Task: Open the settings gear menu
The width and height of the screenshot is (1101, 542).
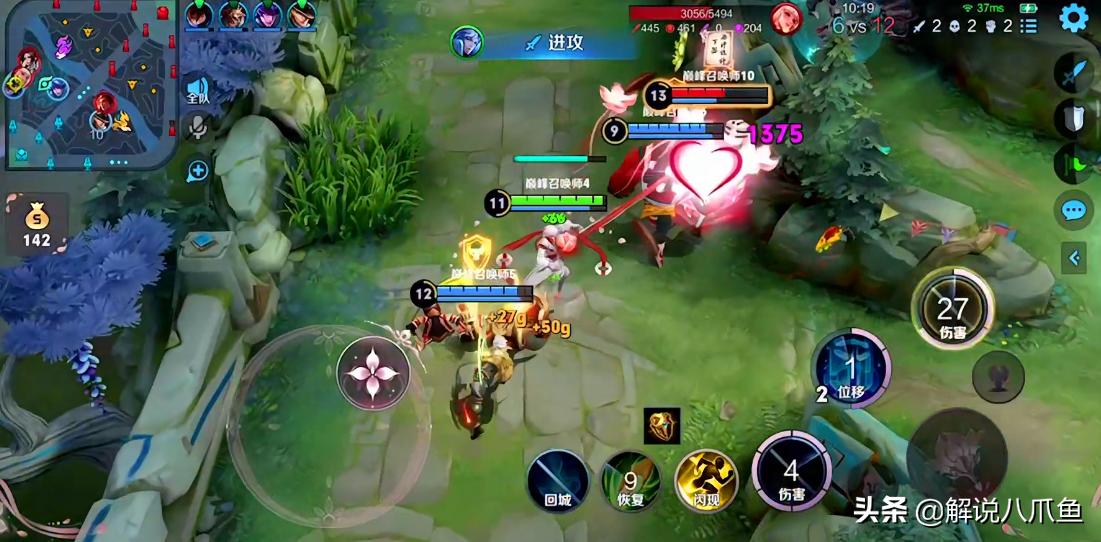Action: point(1074,18)
